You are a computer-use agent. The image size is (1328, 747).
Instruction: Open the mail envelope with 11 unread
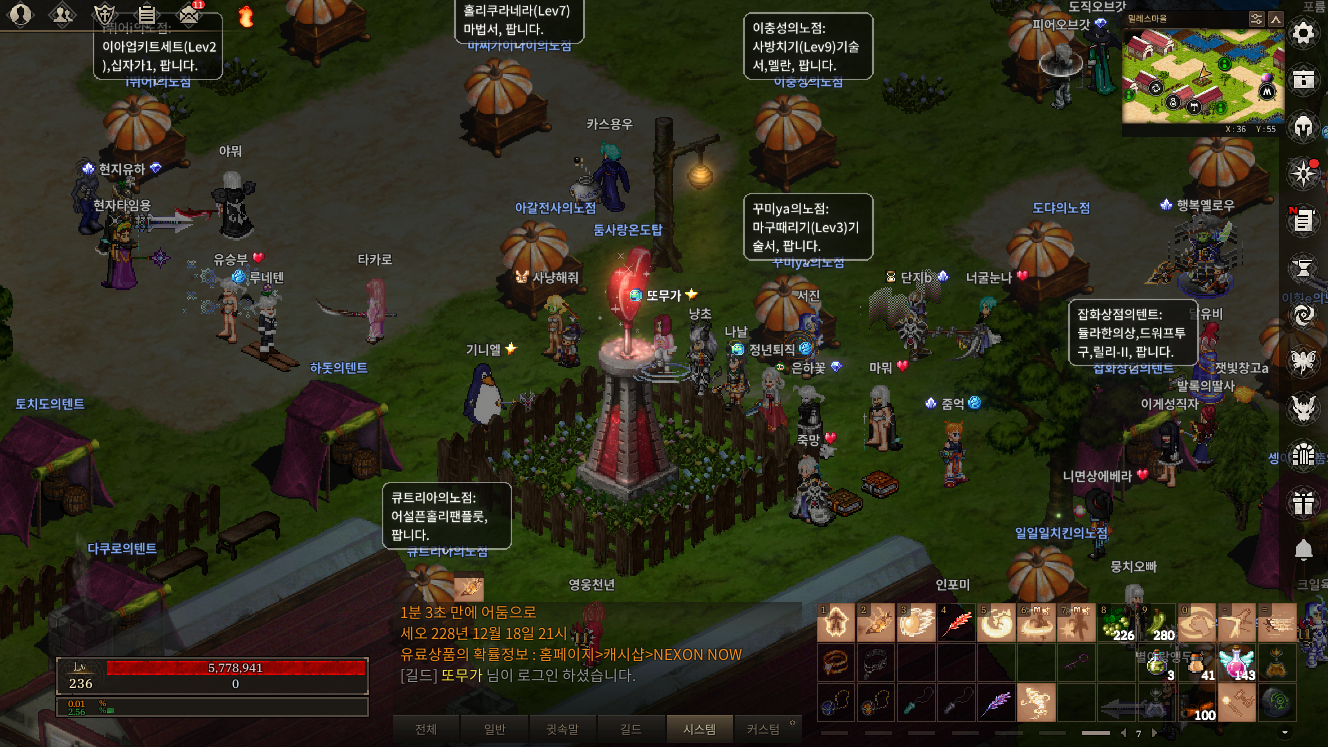pos(189,14)
